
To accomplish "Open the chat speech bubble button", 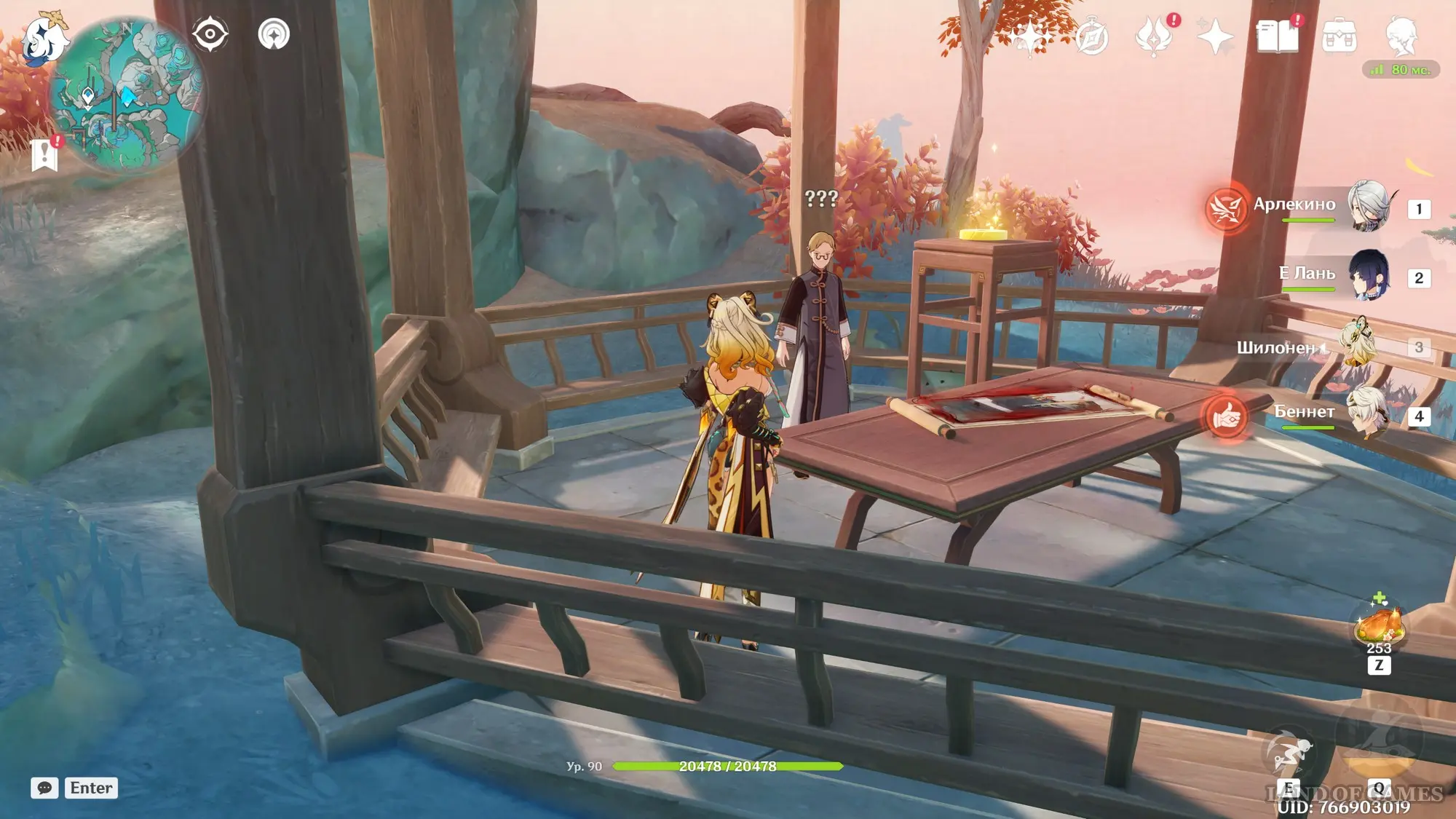I will click(x=44, y=788).
